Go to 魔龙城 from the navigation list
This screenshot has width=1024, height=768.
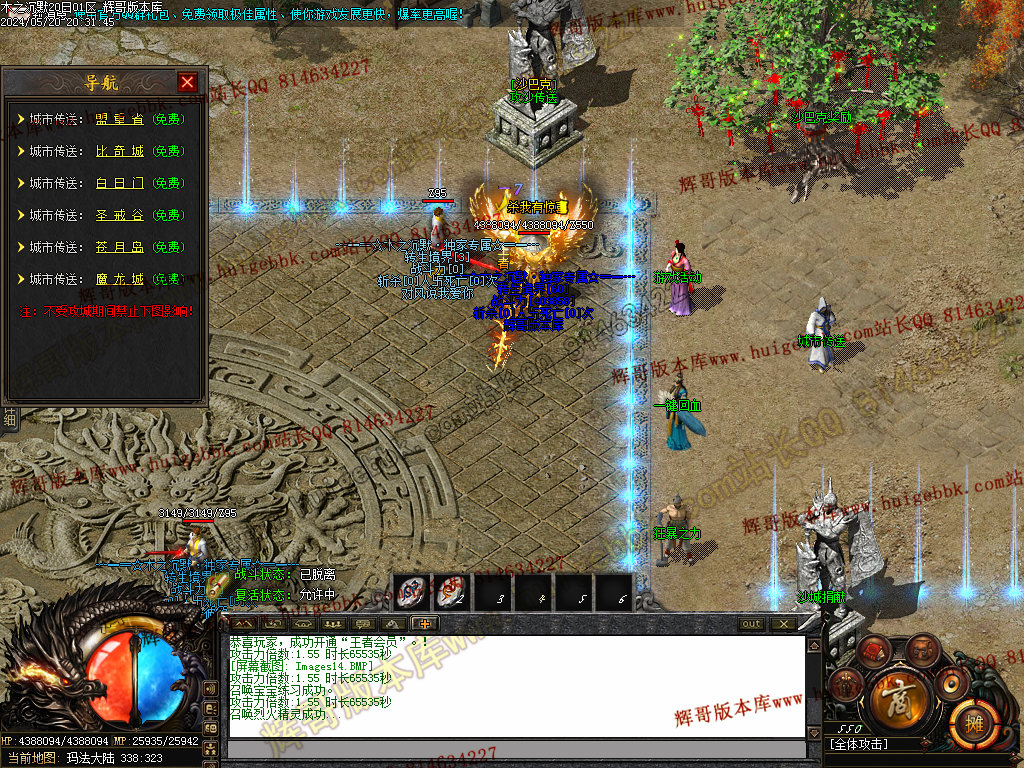(x=119, y=279)
